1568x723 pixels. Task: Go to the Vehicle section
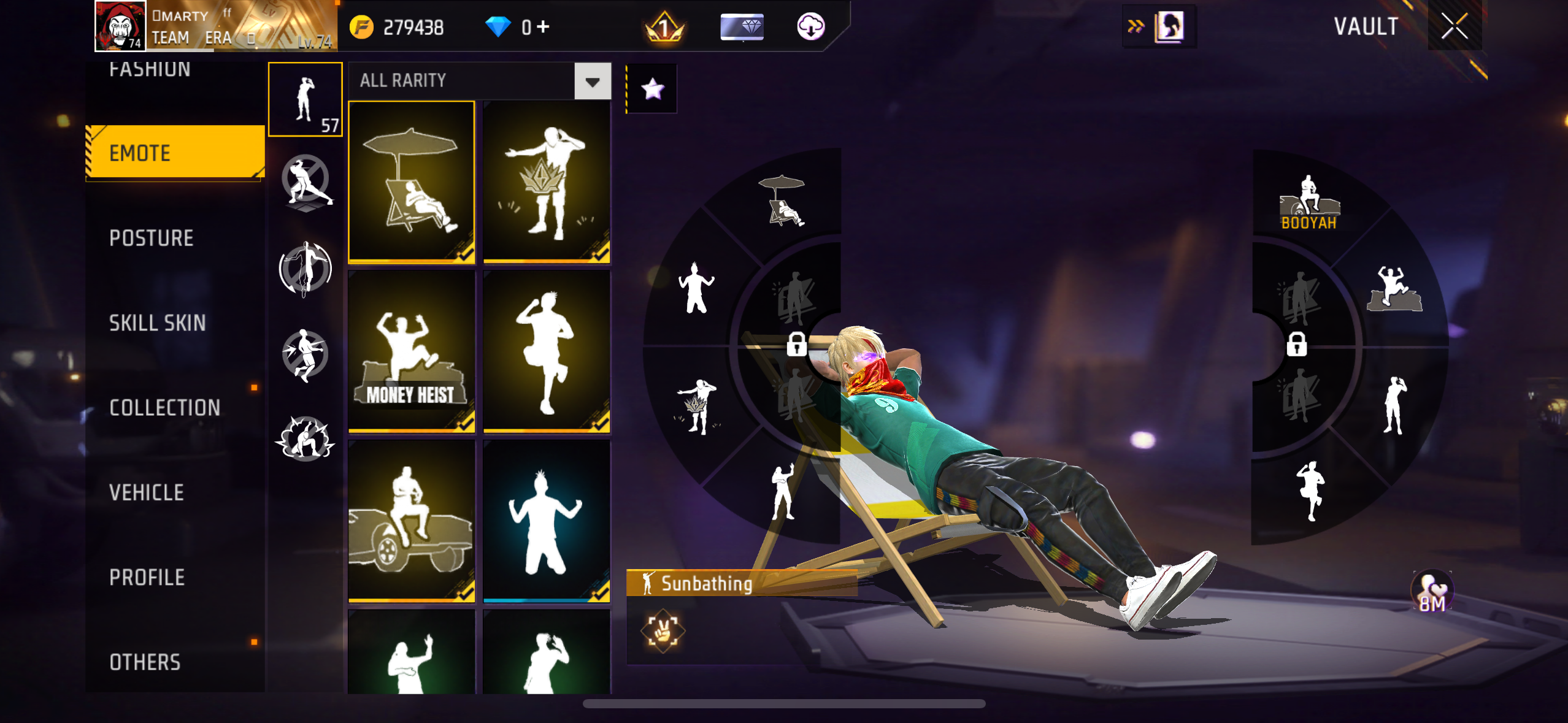[147, 492]
